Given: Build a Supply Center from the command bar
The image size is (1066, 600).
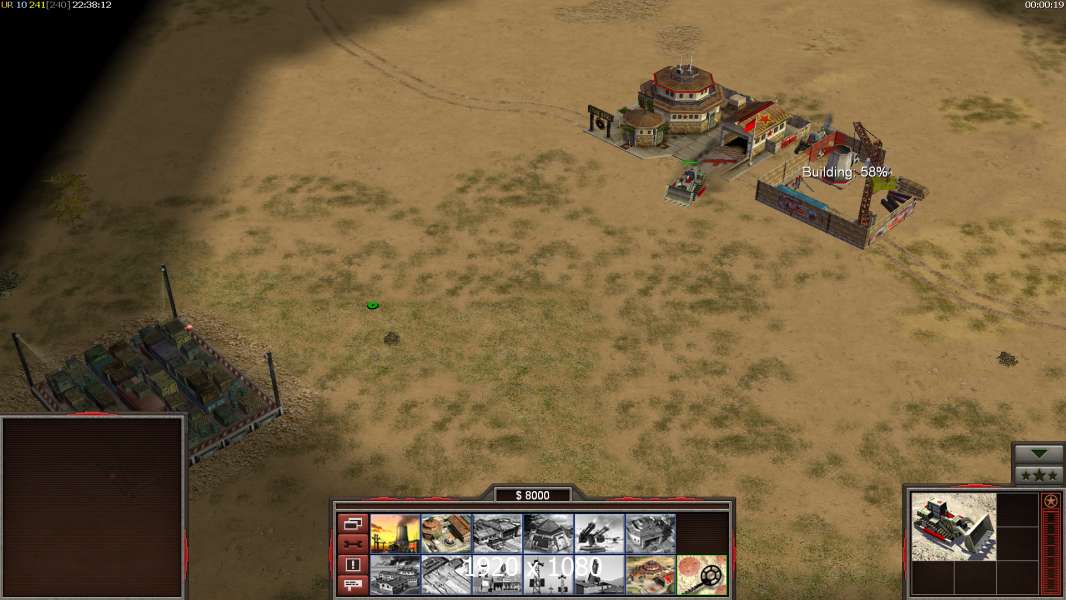Looking at the screenshot, I should coord(497,534).
